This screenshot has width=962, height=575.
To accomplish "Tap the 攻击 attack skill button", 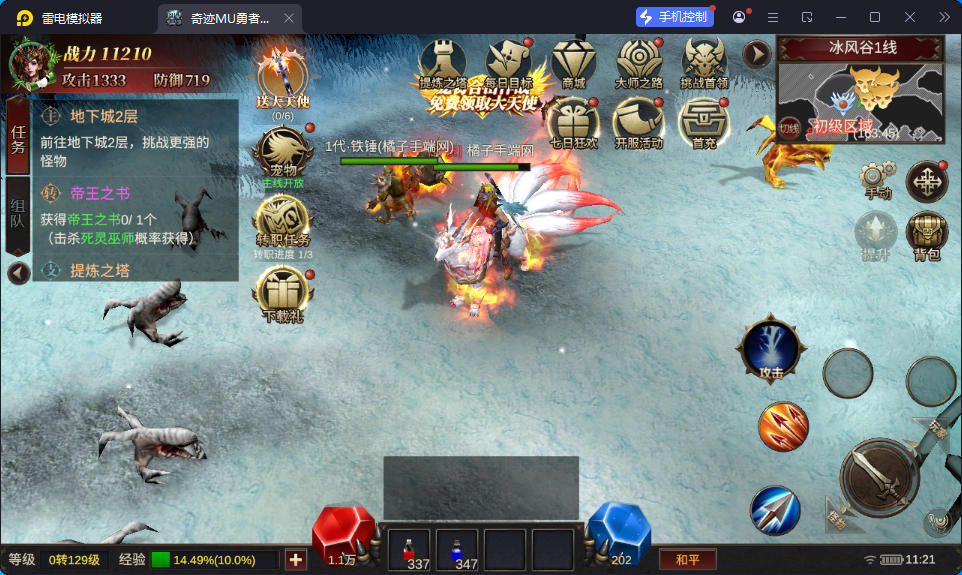I will (769, 349).
